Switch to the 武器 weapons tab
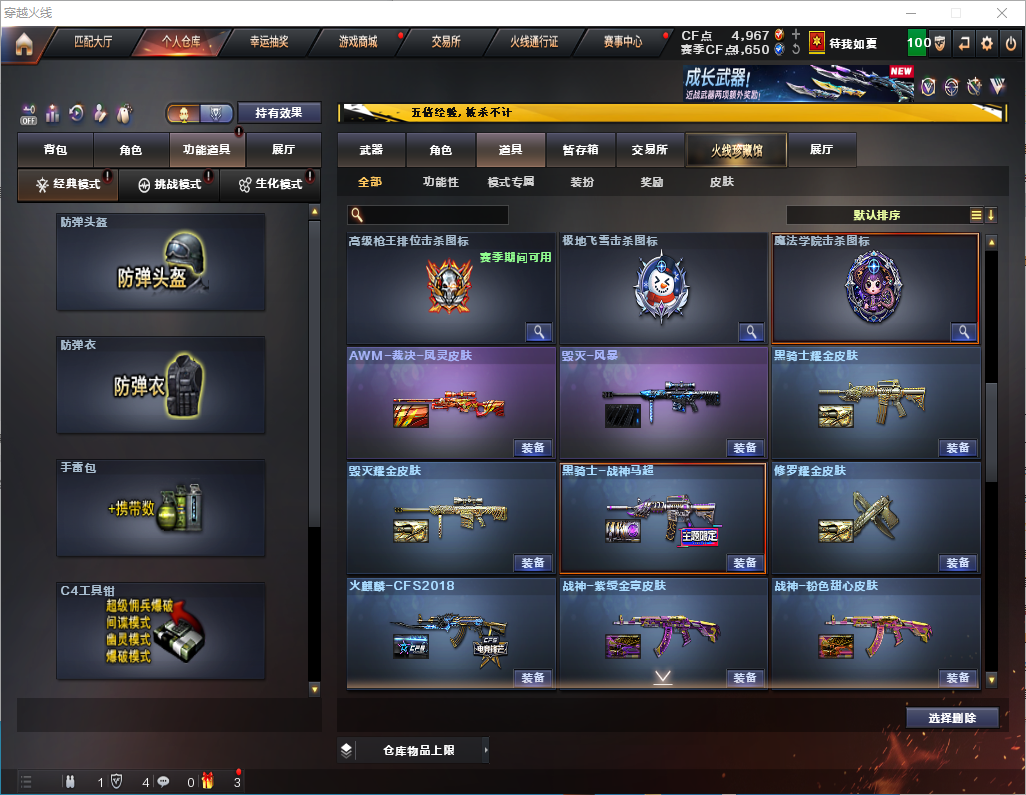1026x795 pixels. tap(371, 150)
